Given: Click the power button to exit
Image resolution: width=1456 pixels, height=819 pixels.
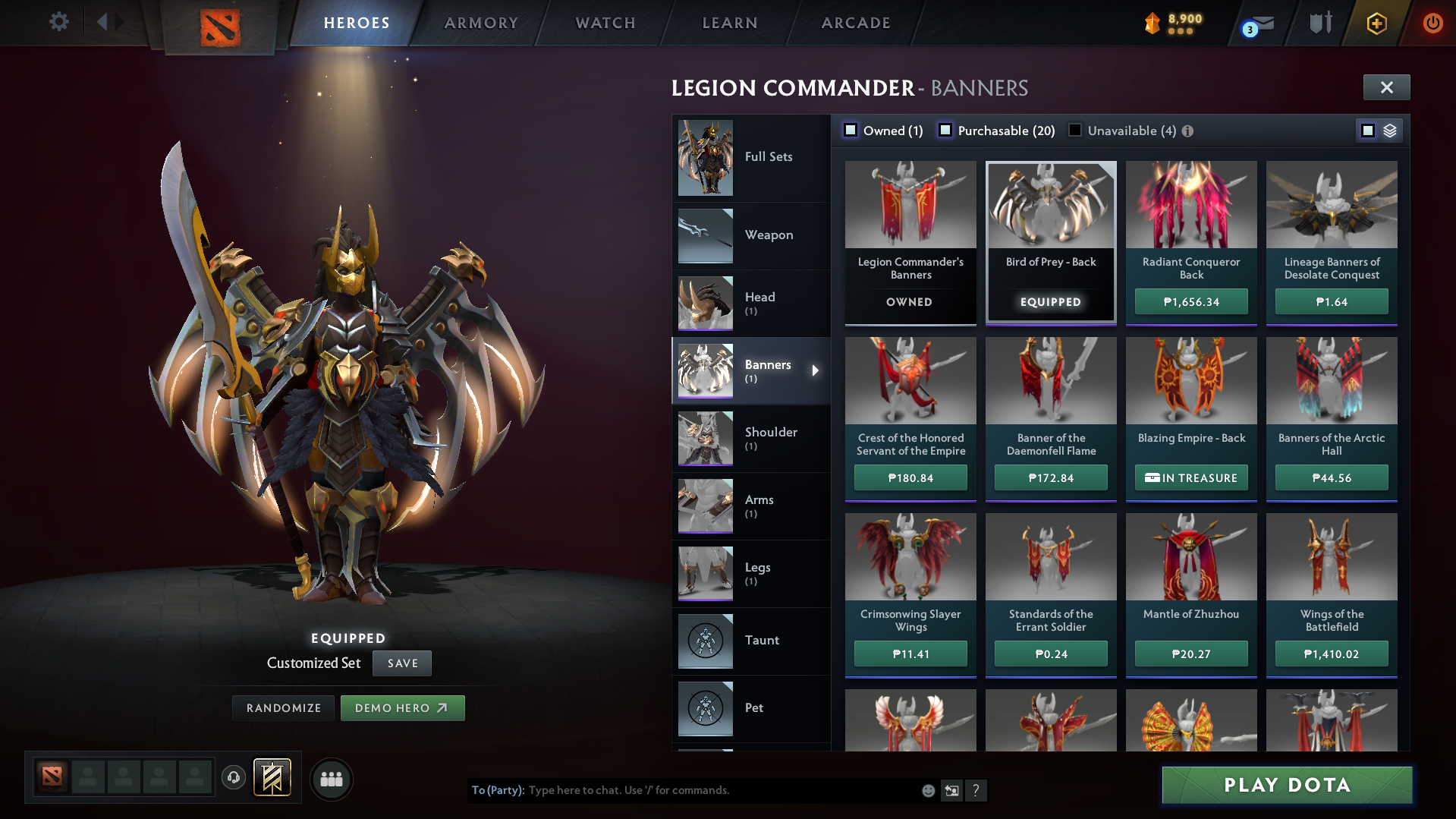Looking at the screenshot, I should pos(1432,23).
